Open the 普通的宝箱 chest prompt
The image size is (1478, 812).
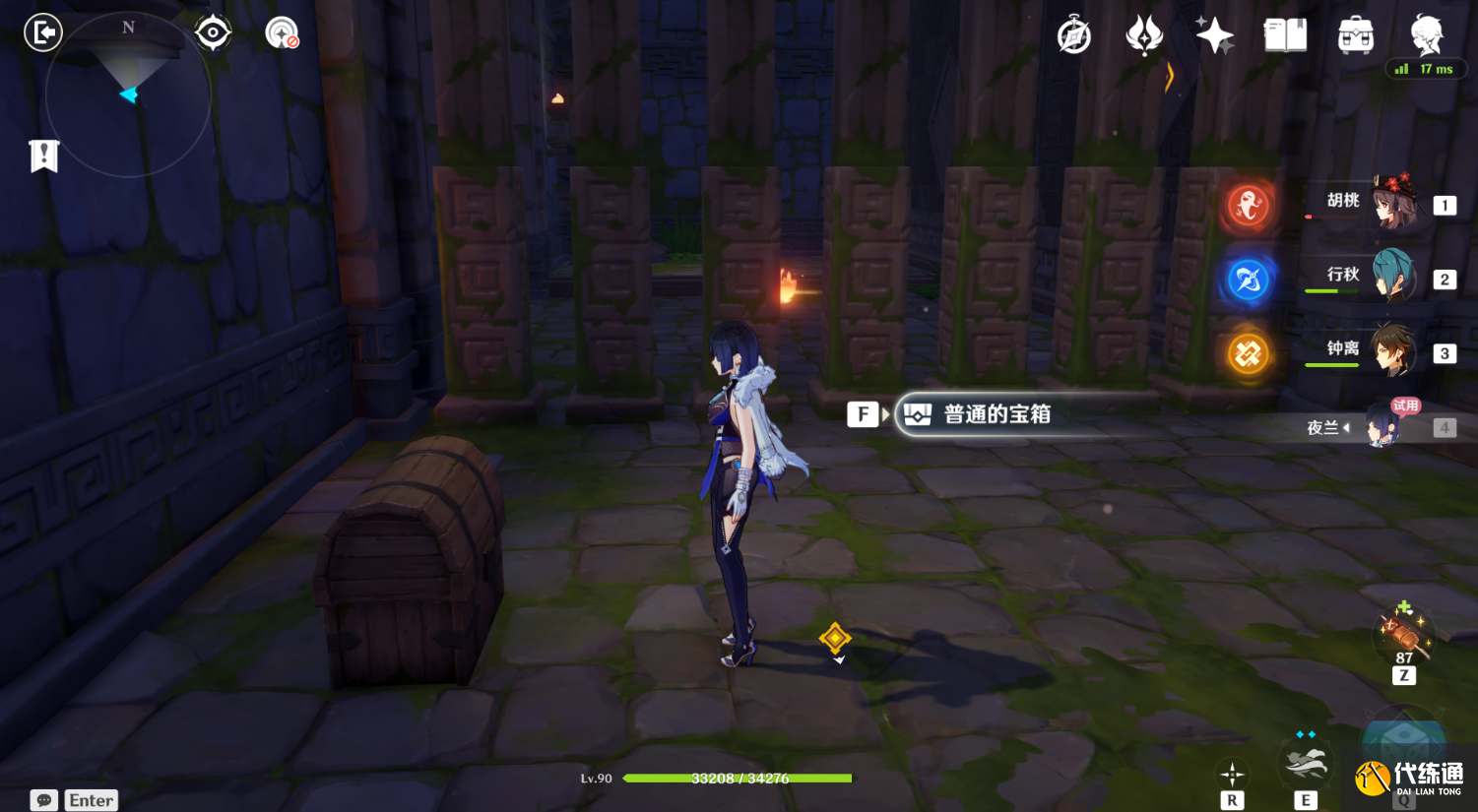(x=995, y=414)
